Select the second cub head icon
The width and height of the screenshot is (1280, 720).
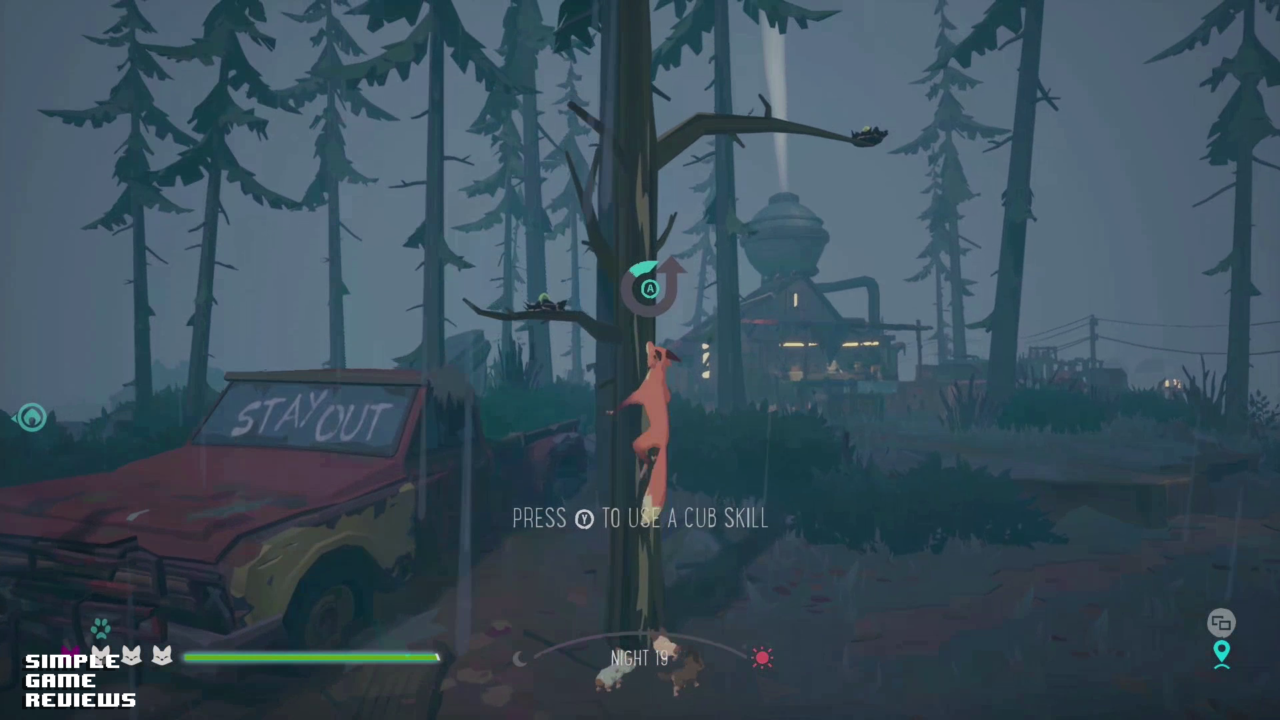[x=132, y=656]
